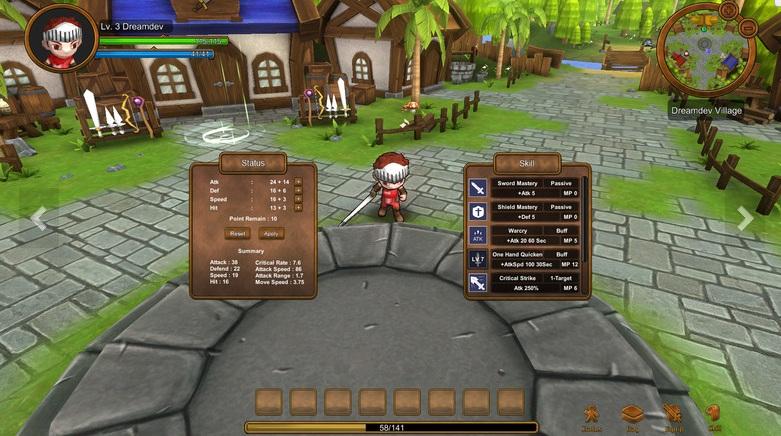This screenshot has width=781, height=436.
Task: Go to the previous screenshot with the left arrow
Action: pyautogui.click(x=38, y=219)
